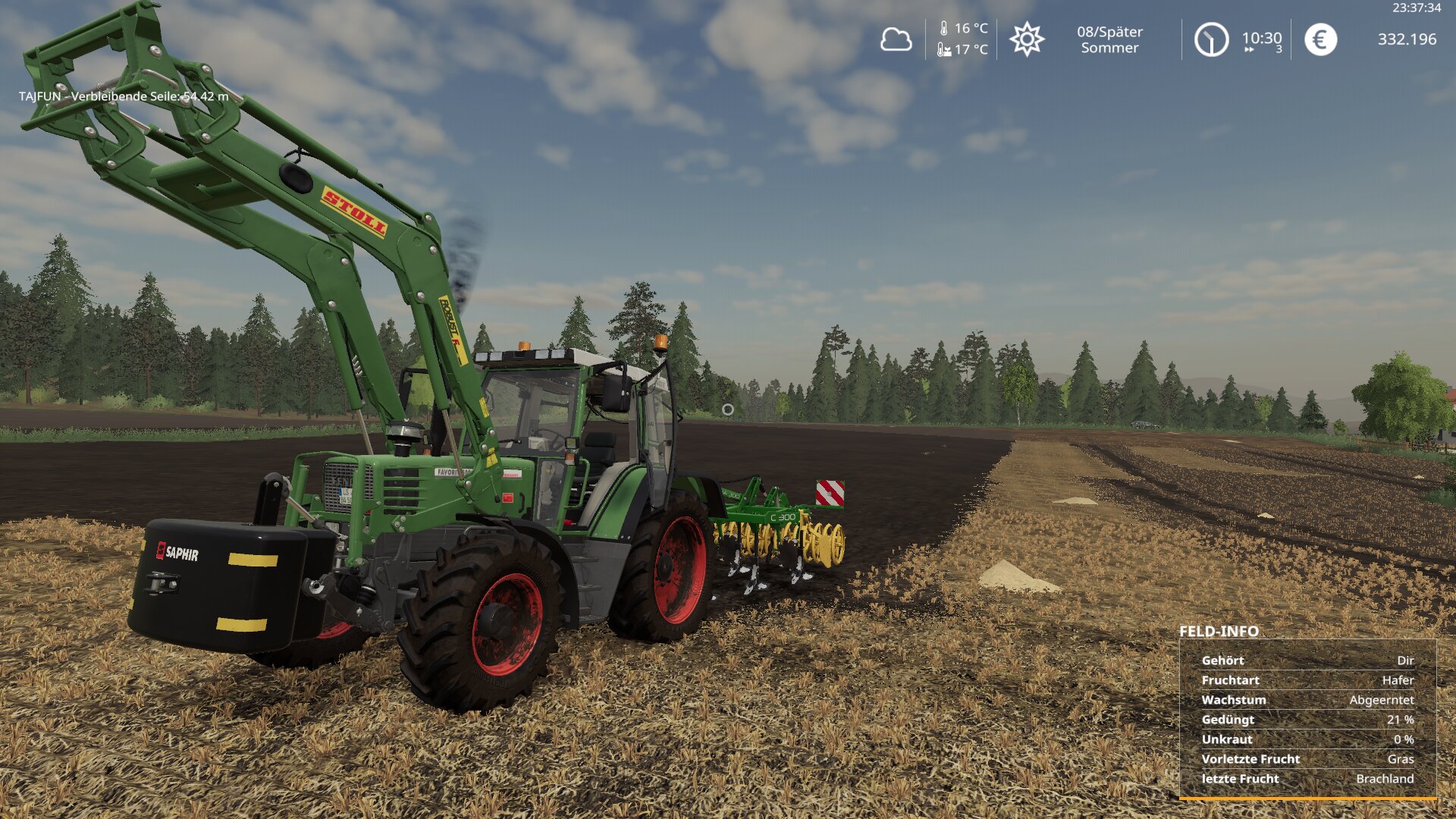Click the euro money icon
Viewport: 1456px width, 819px height.
1320,39
